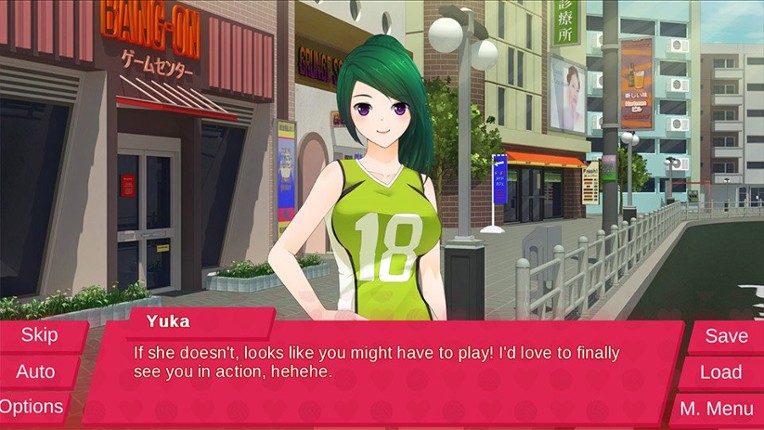Open the Options menu

coord(32,407)
